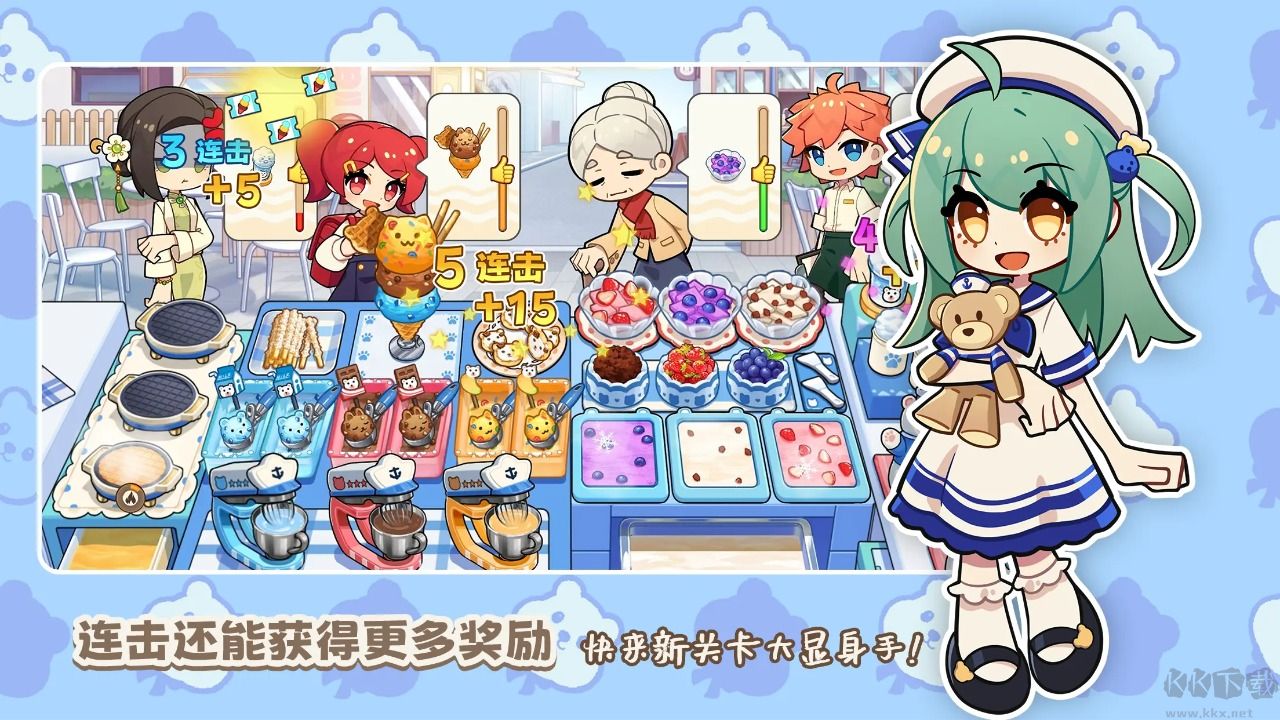1280x720 pixels.
Task: Tap the strawberry dessert bowl on the counter
Action: pos(615,305)
